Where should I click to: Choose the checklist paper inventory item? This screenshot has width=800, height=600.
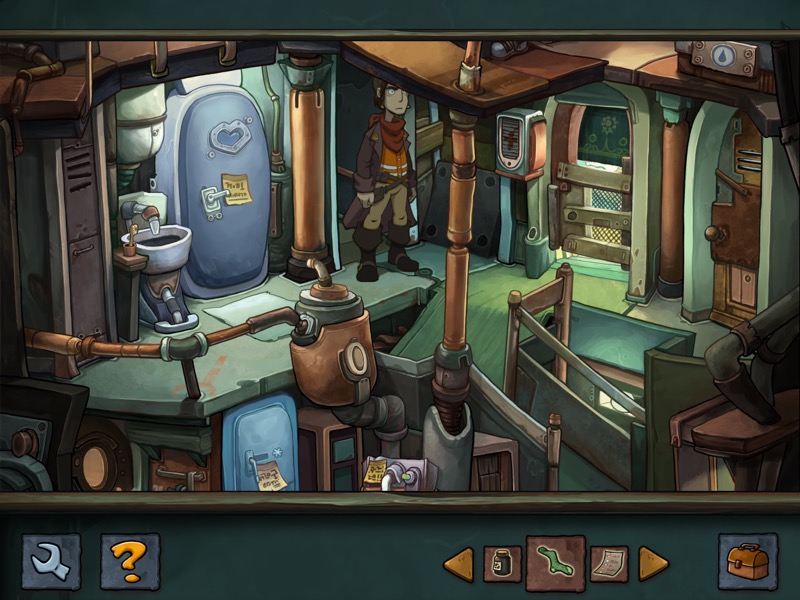[608, 564]
